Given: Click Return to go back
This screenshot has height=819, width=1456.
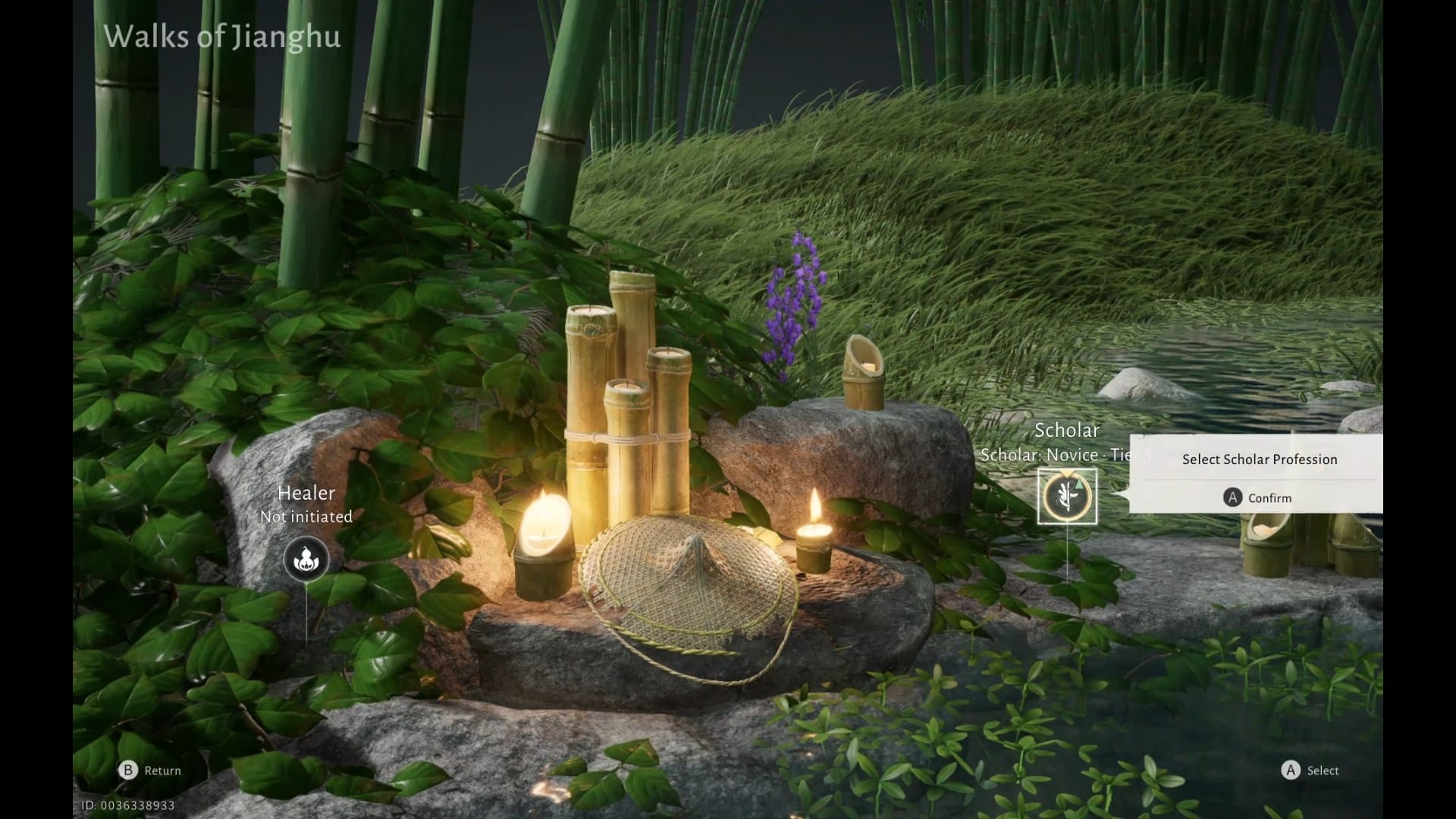Looking at the screenshot, I should 150,770.
